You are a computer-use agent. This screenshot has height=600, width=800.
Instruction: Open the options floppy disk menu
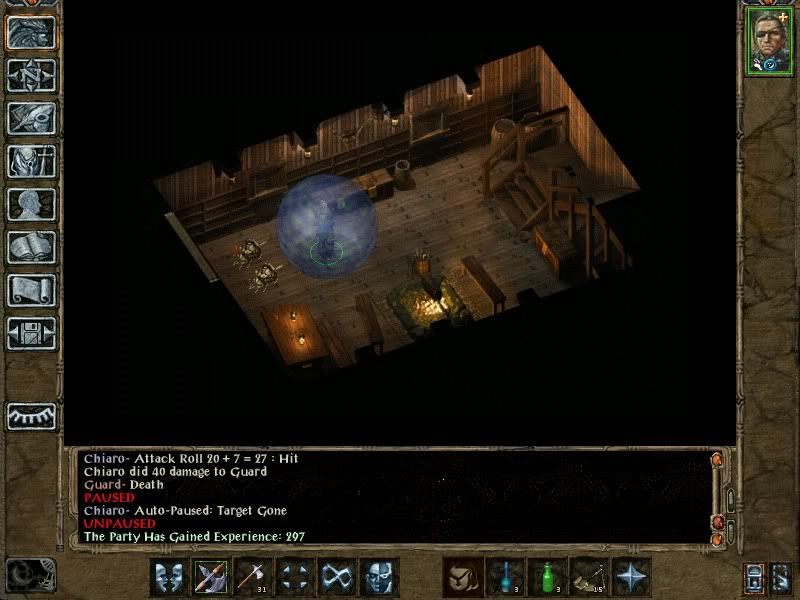coord(30,333)
